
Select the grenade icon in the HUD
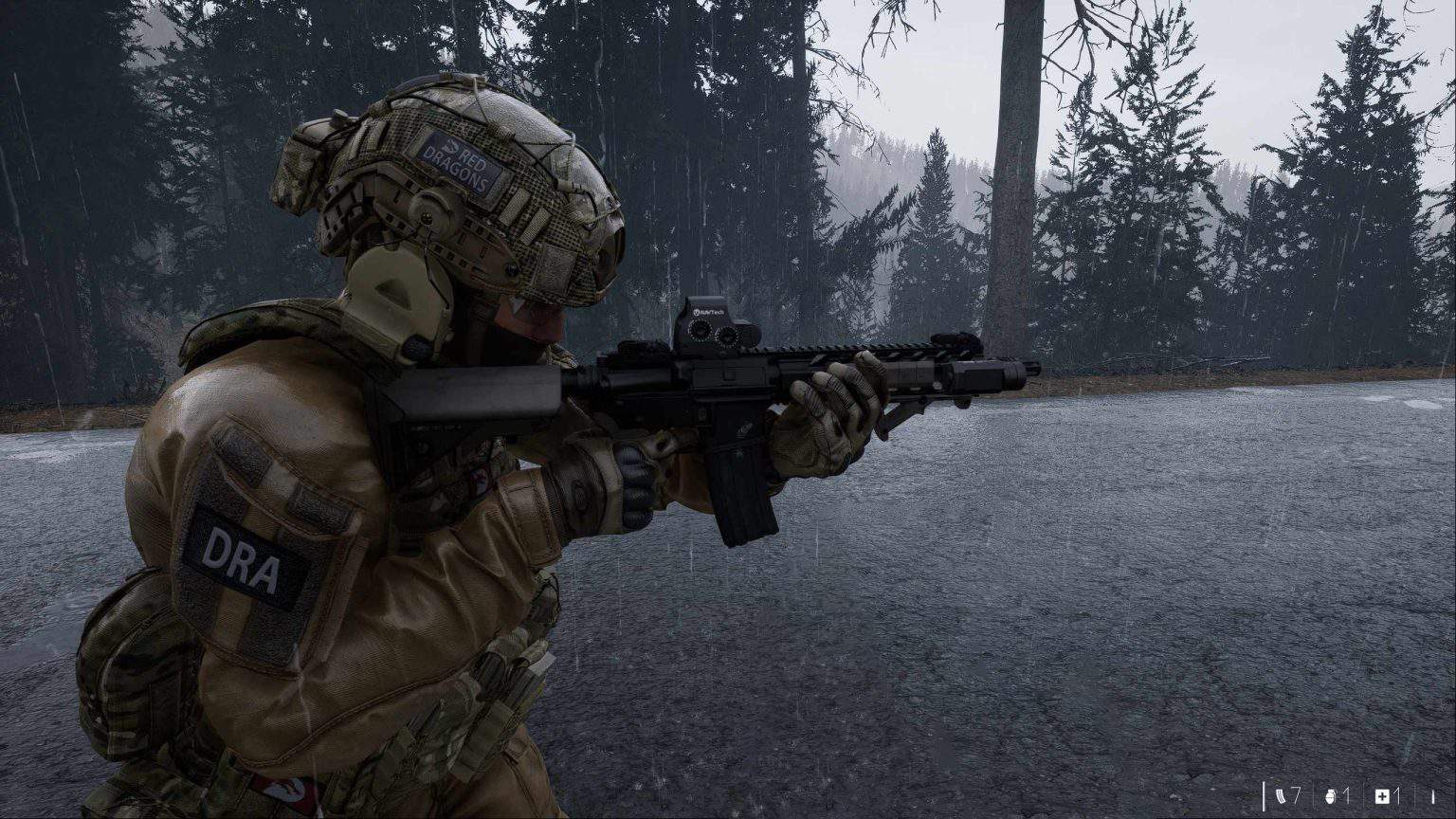click(1331, 796)
